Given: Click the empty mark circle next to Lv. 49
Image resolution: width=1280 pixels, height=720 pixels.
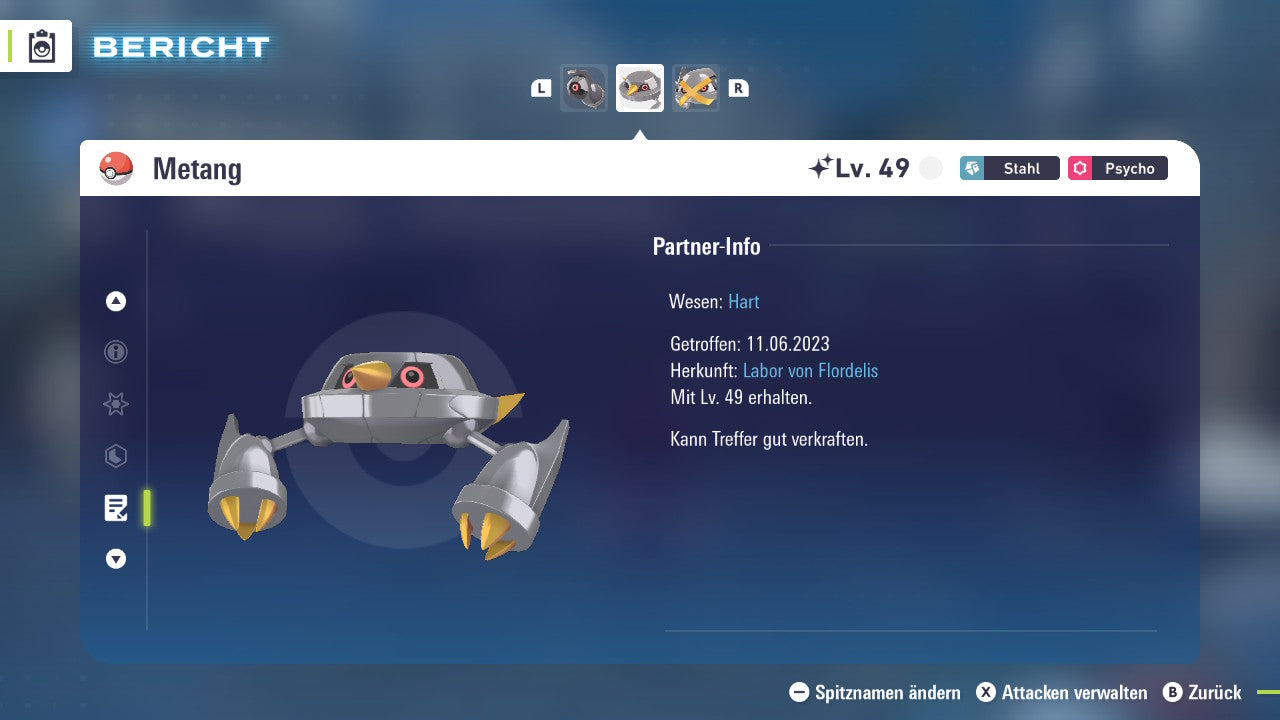Looking at the screenshot, I should (930, 168).
